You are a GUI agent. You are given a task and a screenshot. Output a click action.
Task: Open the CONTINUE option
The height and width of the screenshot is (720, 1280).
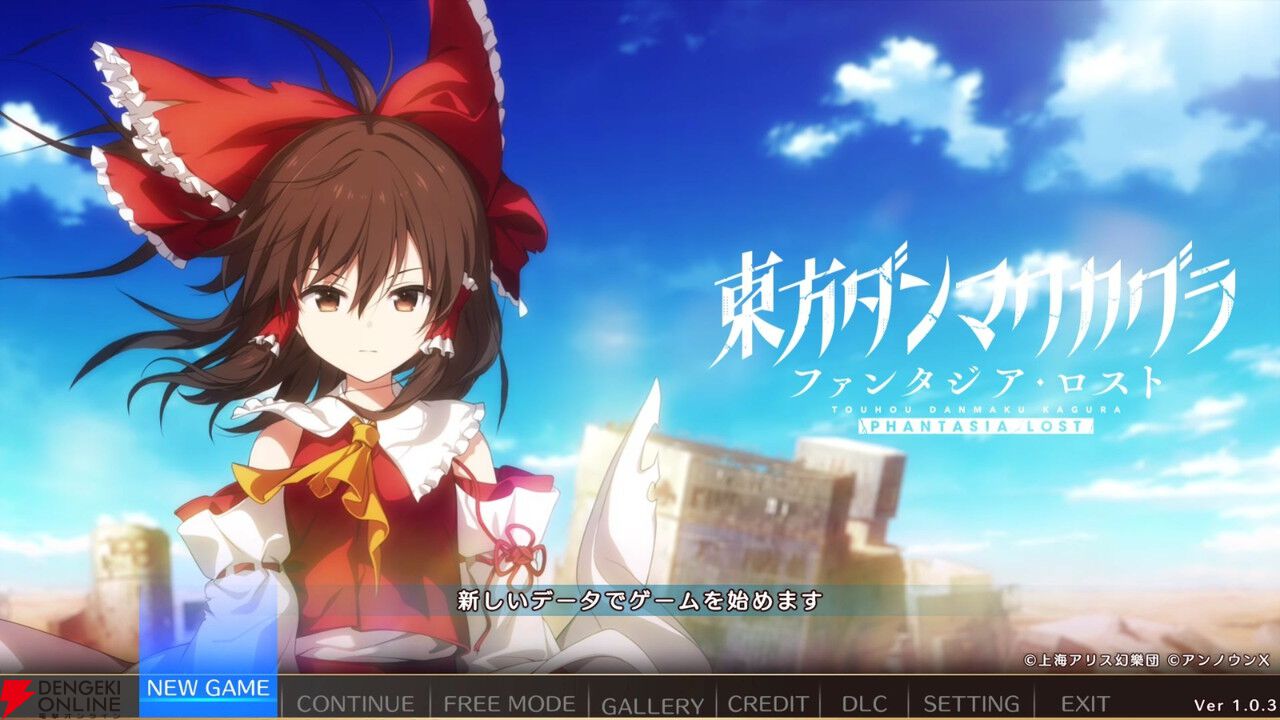pyautogui.click(x=355, y=701)
